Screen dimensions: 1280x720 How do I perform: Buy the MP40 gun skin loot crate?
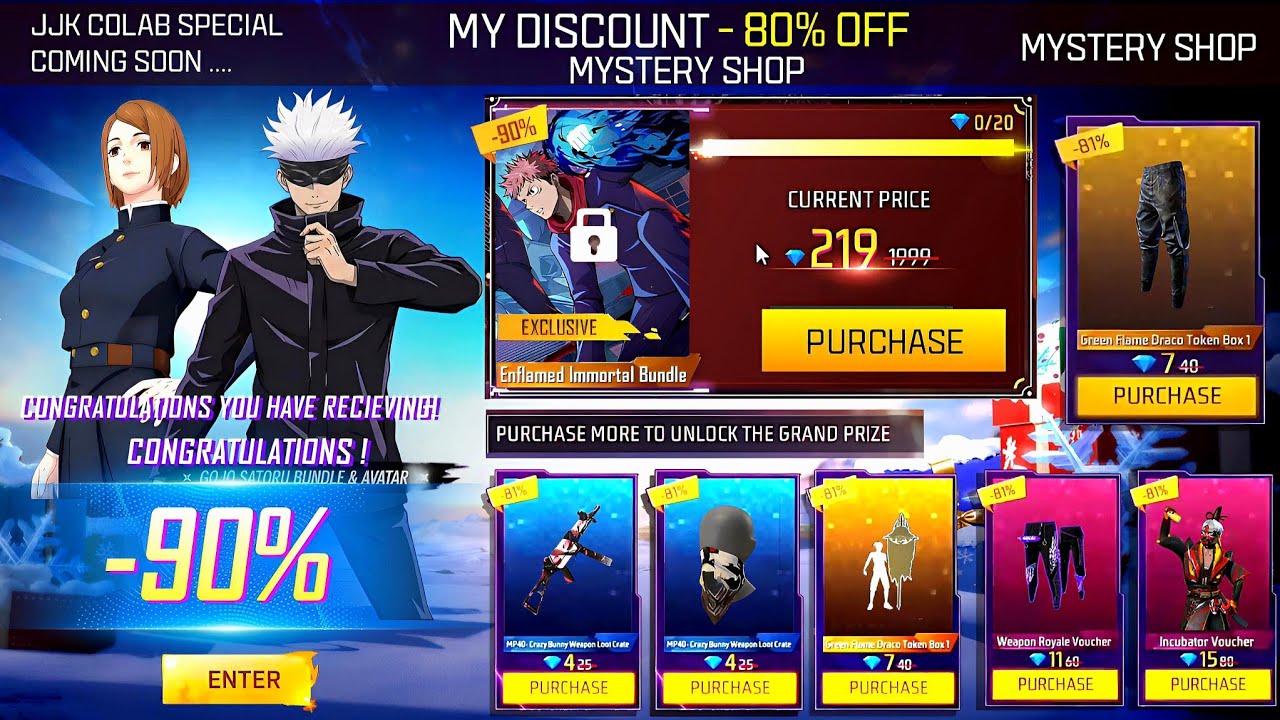click(568, 687)
